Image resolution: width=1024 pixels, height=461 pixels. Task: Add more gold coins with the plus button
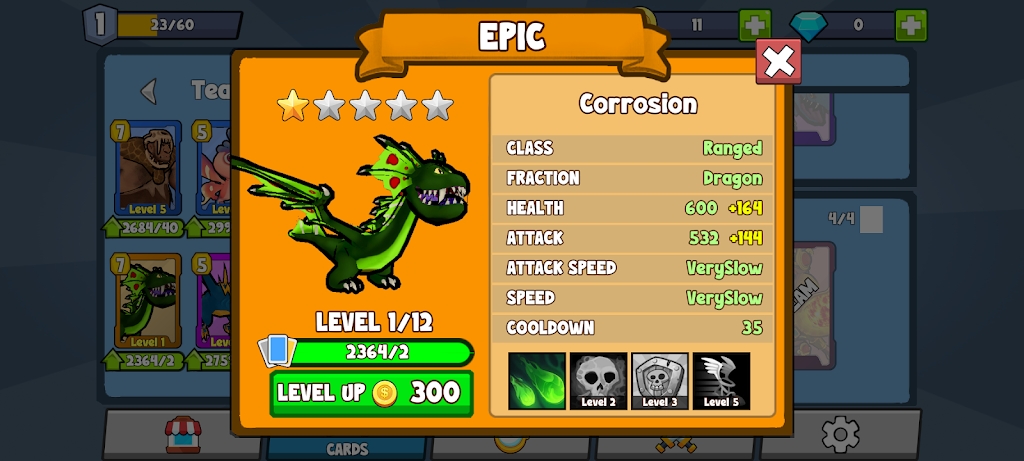tap(755, 25)
